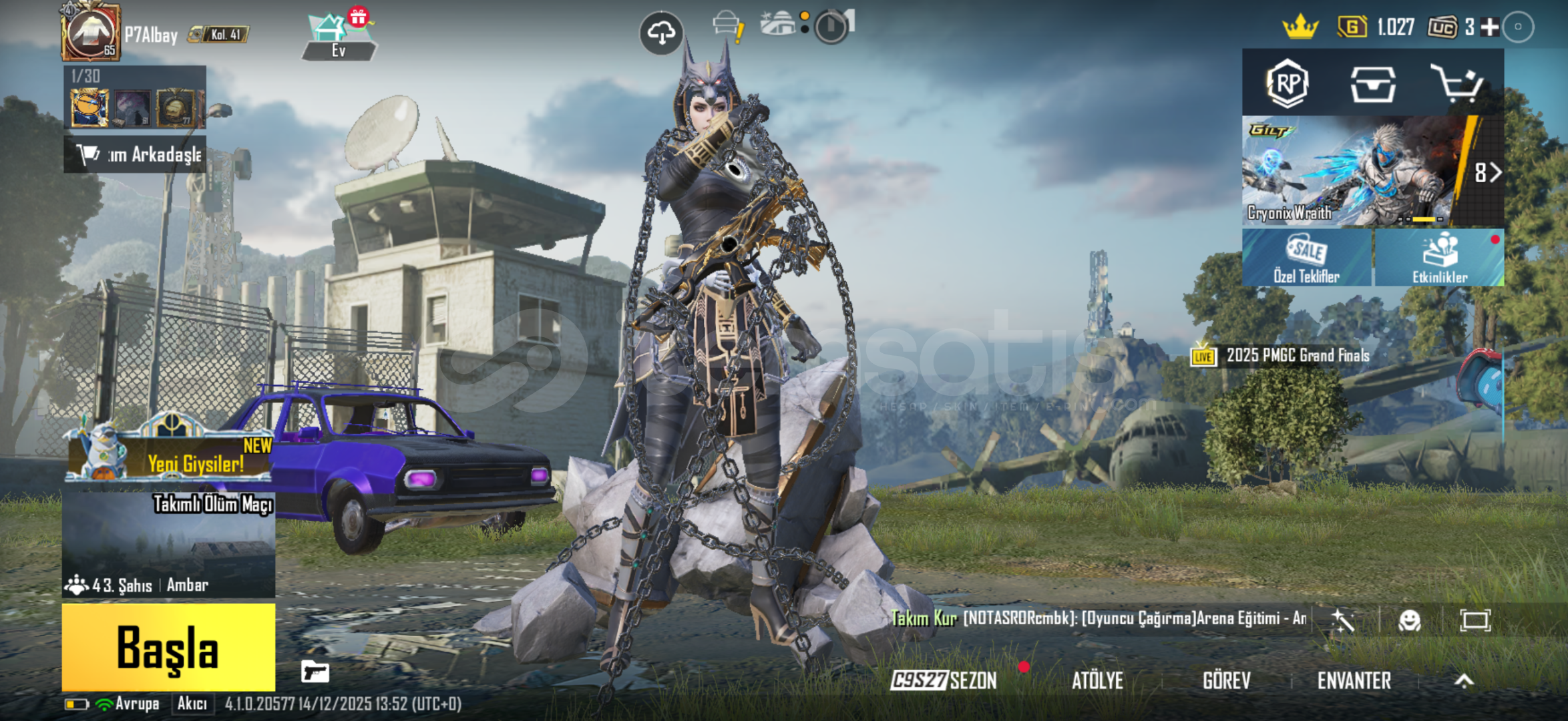The image size is (1568, 721).
Task: Add UC with the plus button
Action: (x=1490, y=27)
